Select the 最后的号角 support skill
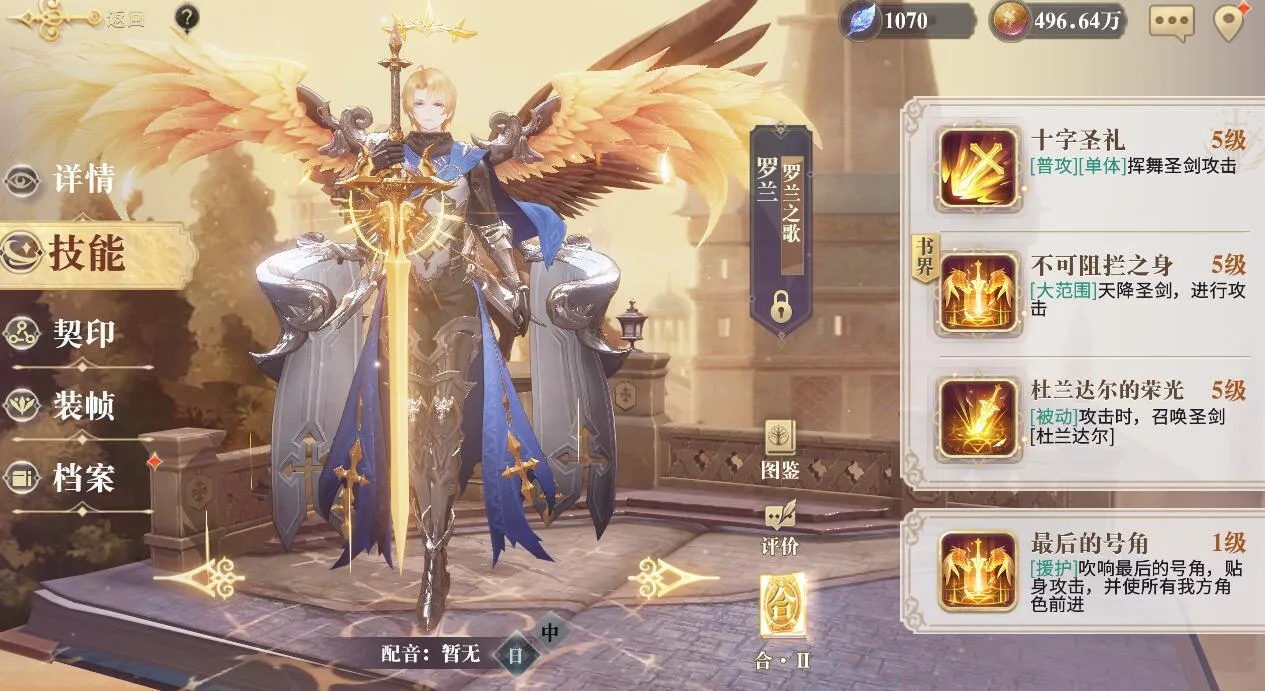 click(x=979, y=572)
